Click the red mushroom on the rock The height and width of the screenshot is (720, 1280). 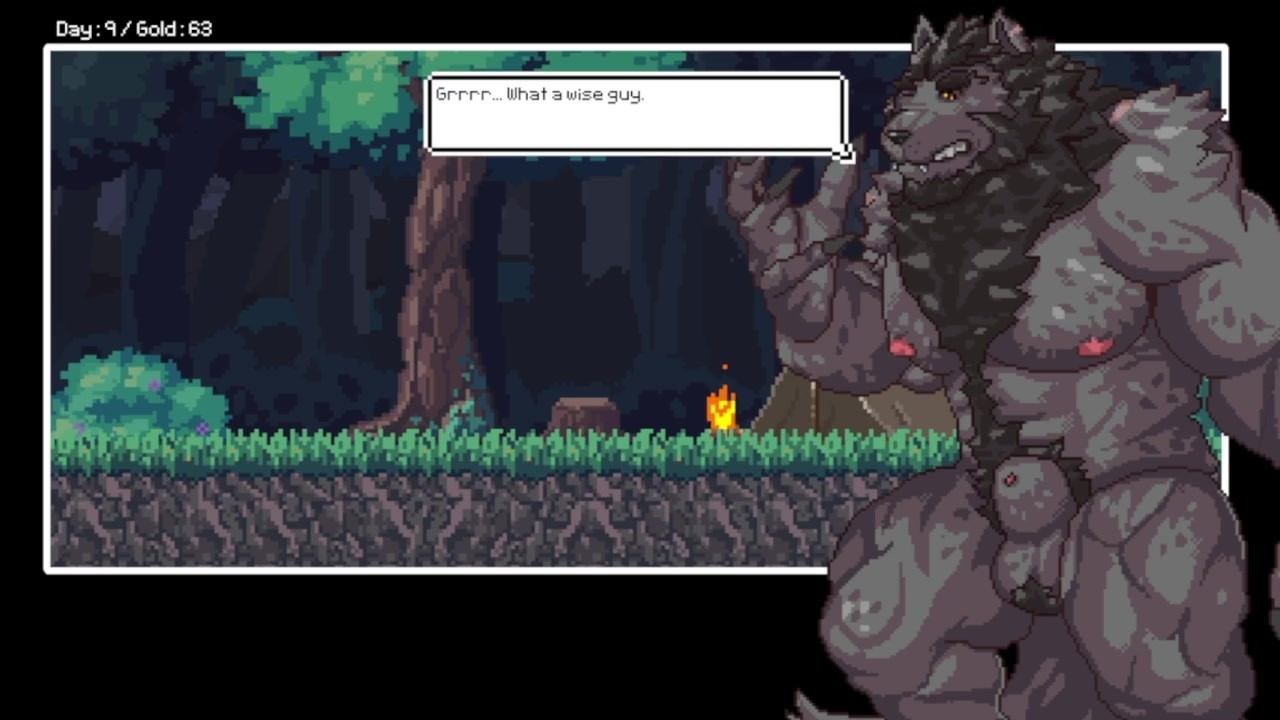coord(1010,478)
